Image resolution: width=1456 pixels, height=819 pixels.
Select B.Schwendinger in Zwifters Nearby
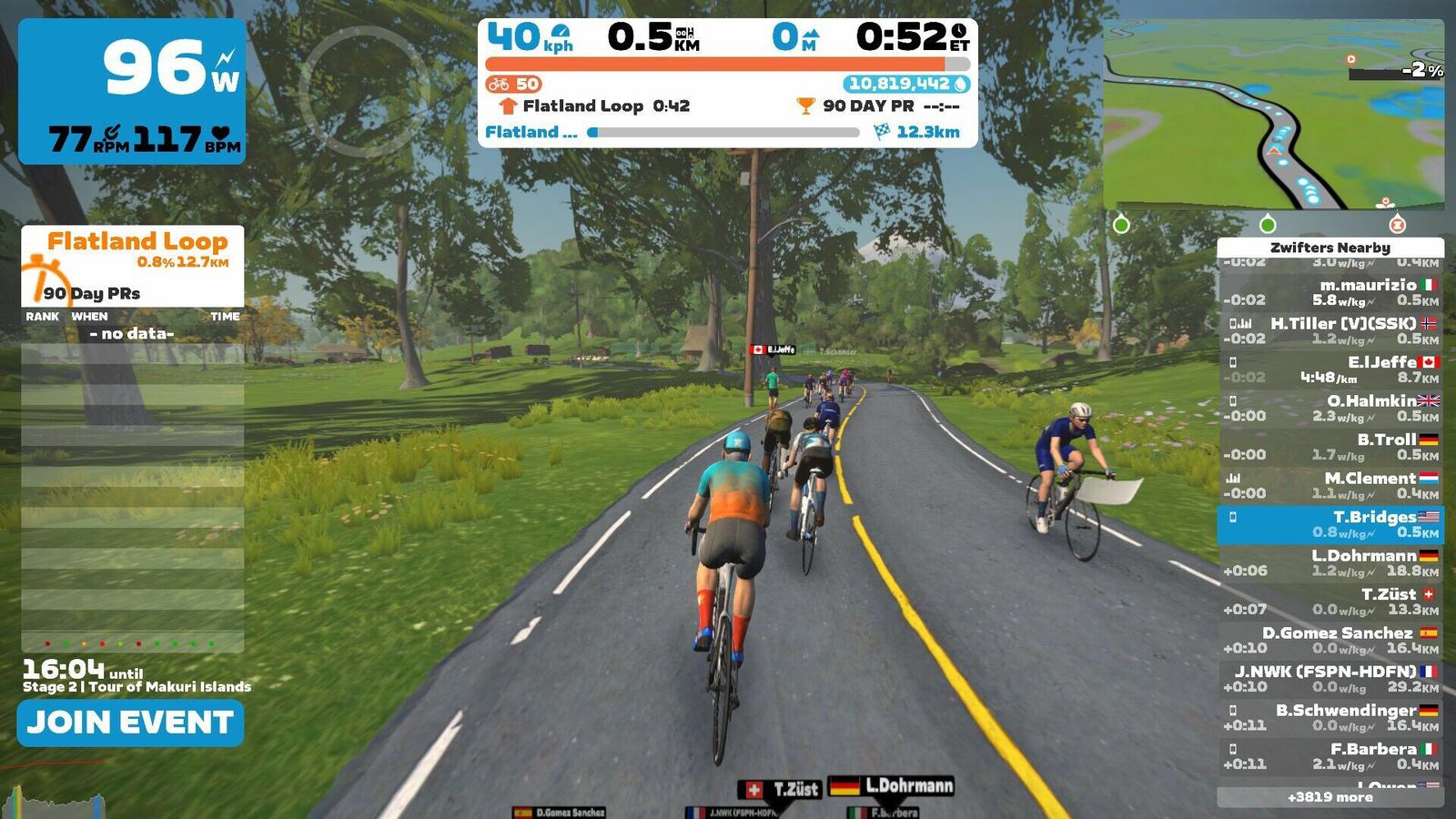tap(1330, 717)
